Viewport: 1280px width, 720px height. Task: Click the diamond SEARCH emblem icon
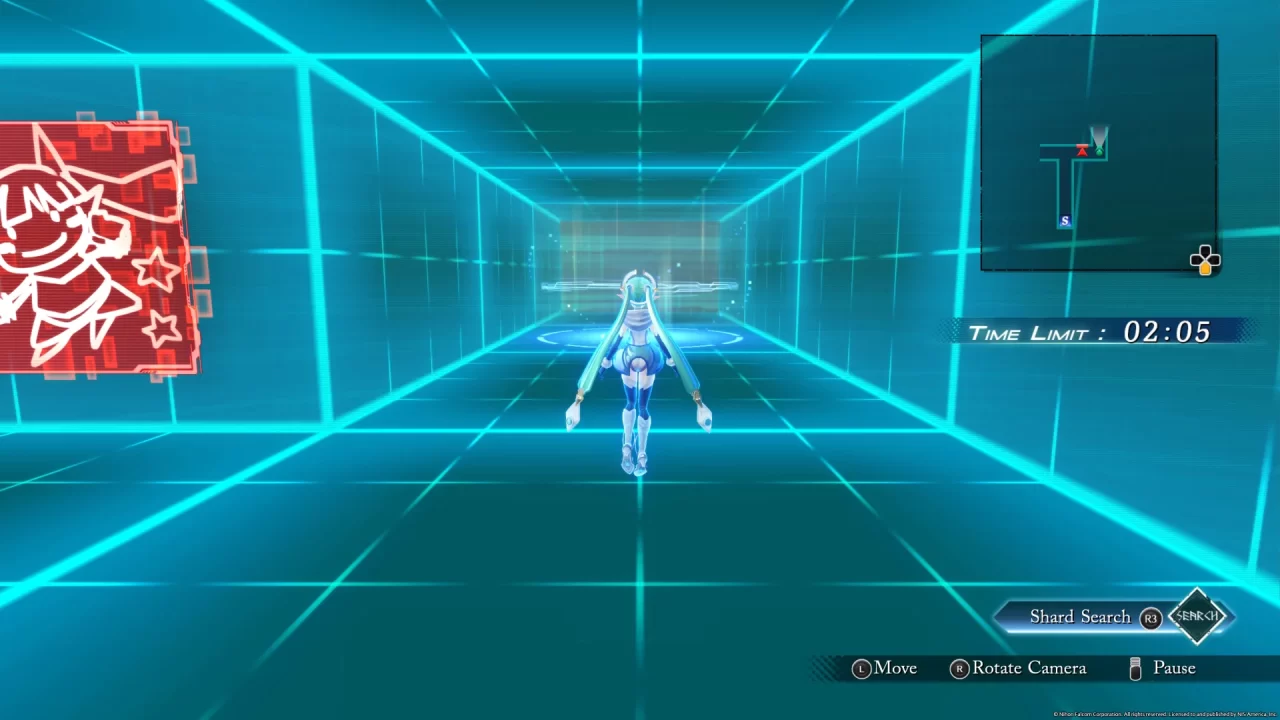pyautogui.click(x=1199, y=616)
